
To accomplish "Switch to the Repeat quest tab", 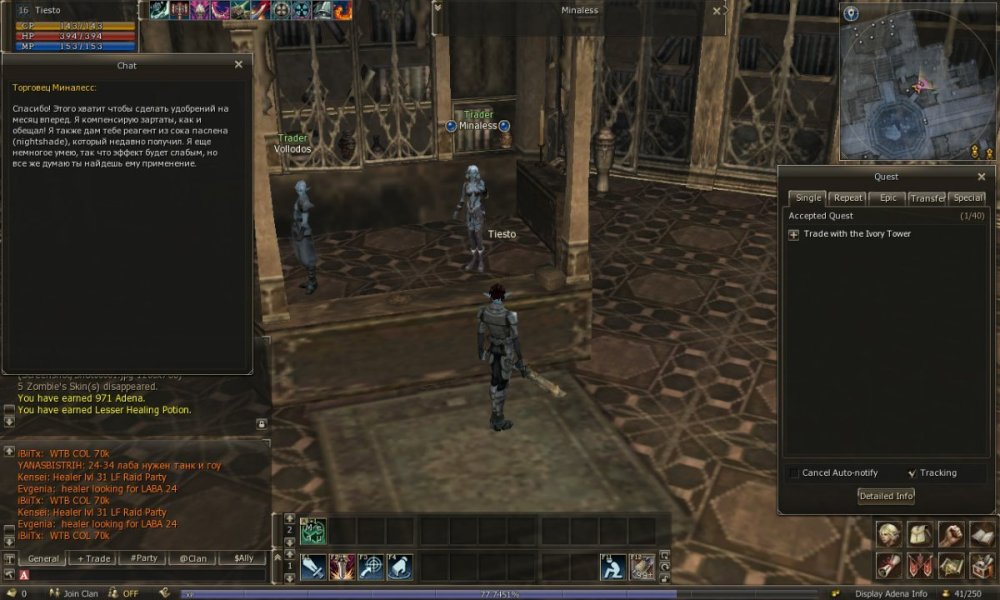I will coord(848,198).
